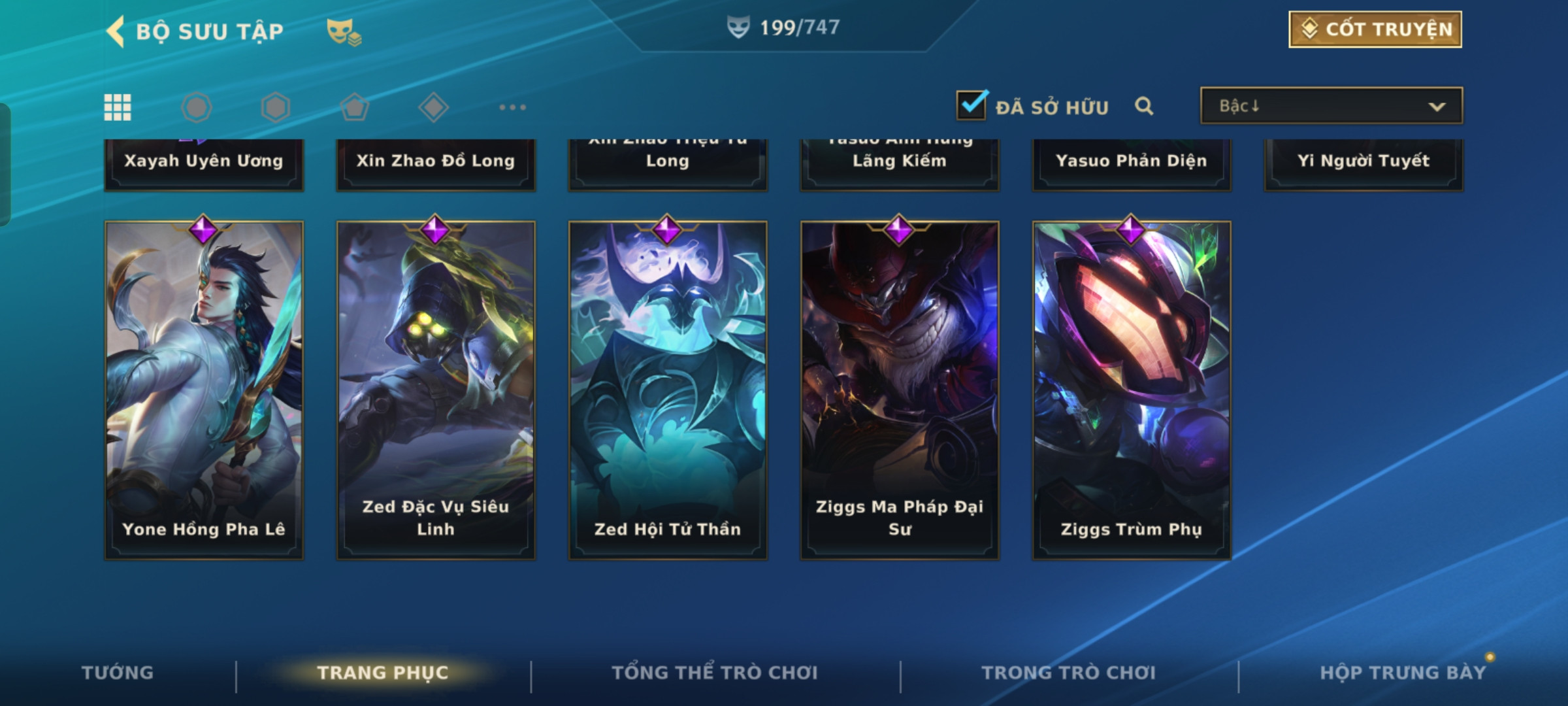Screen dimensions: 1568x706
Task: Open the Xayah Uyên Ương skin card
Action: coord(204,163)
